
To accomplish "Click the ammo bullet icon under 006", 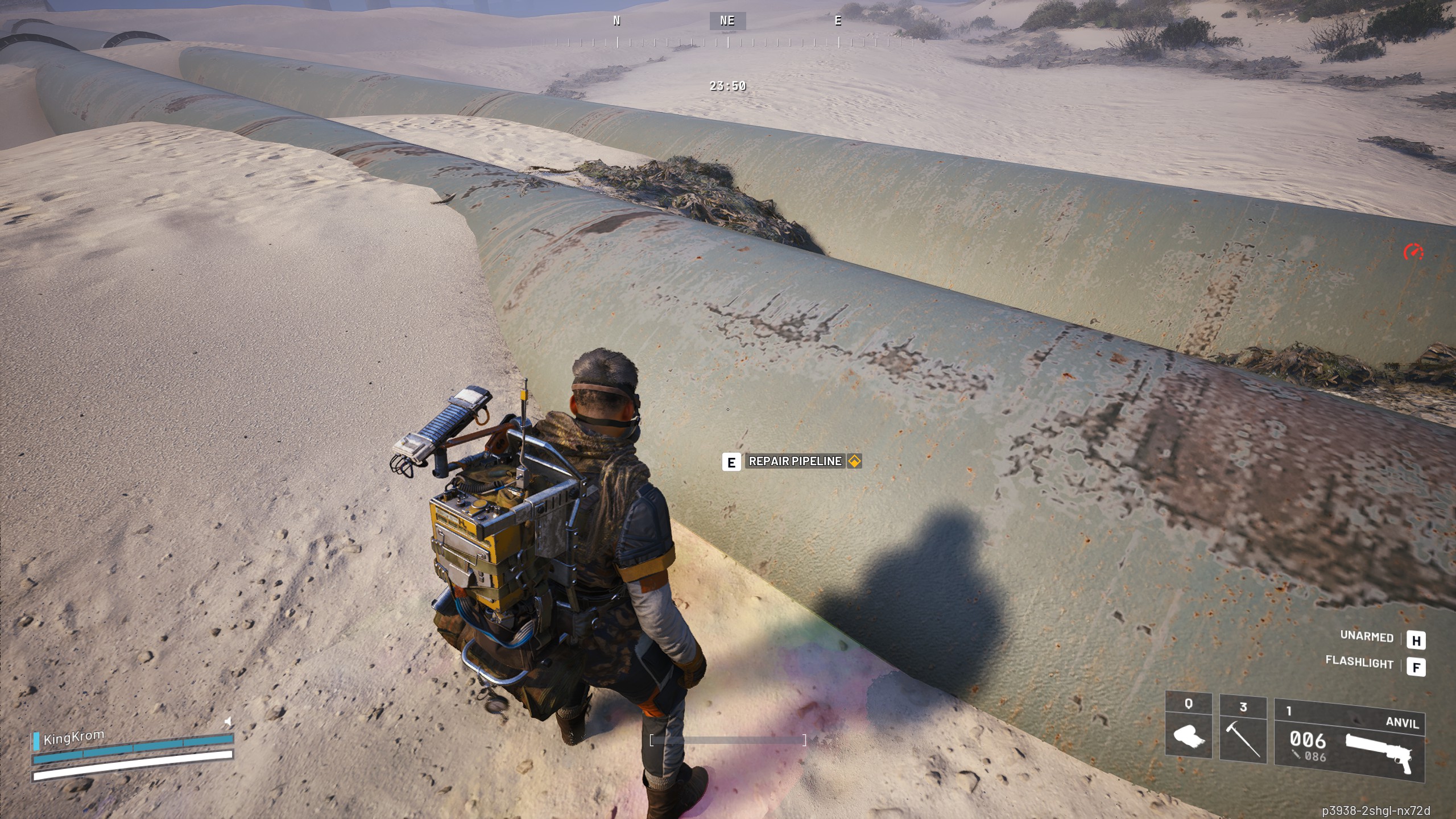I will click(1296, 756).
